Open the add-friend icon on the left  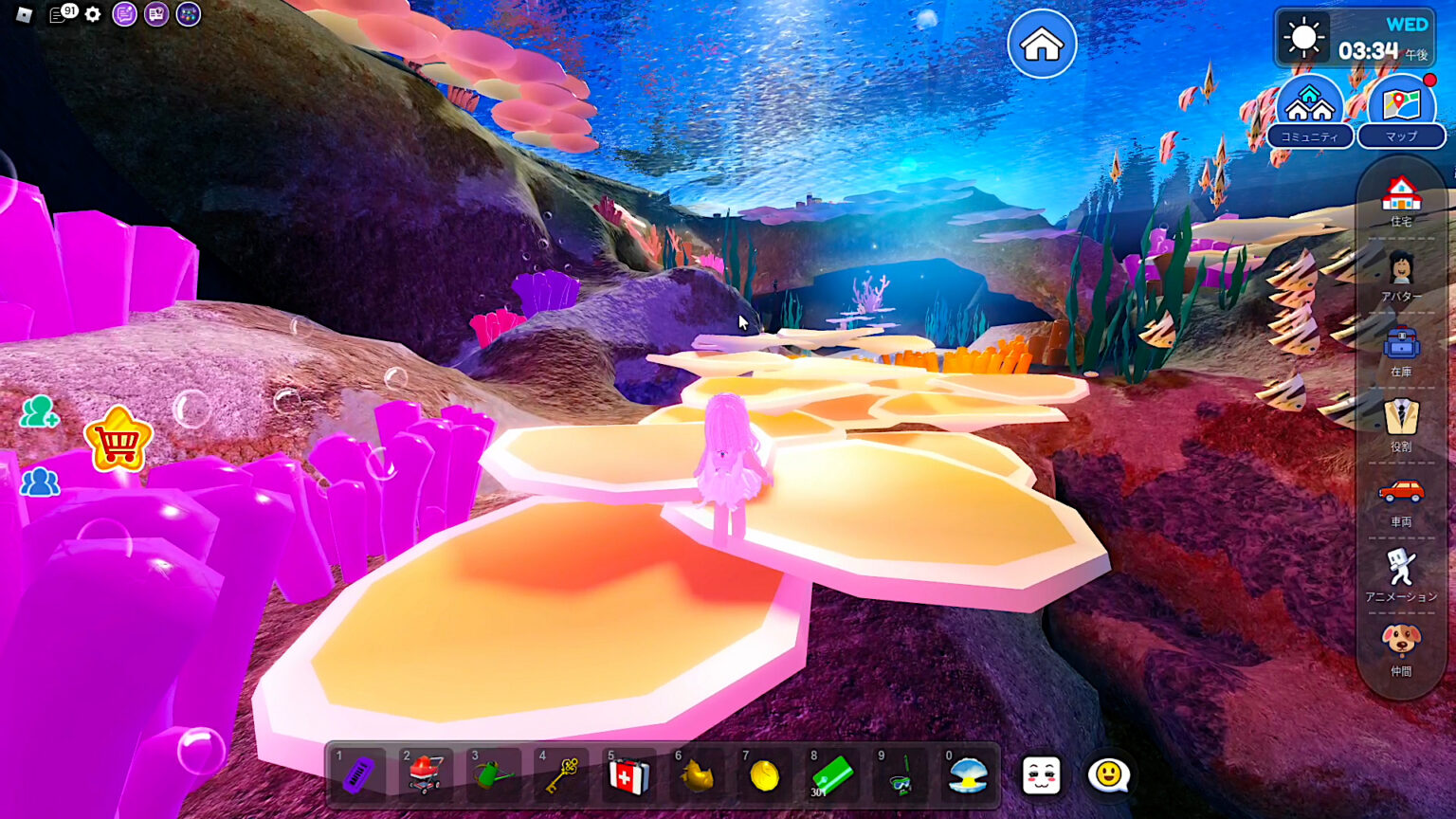[39, 413]
